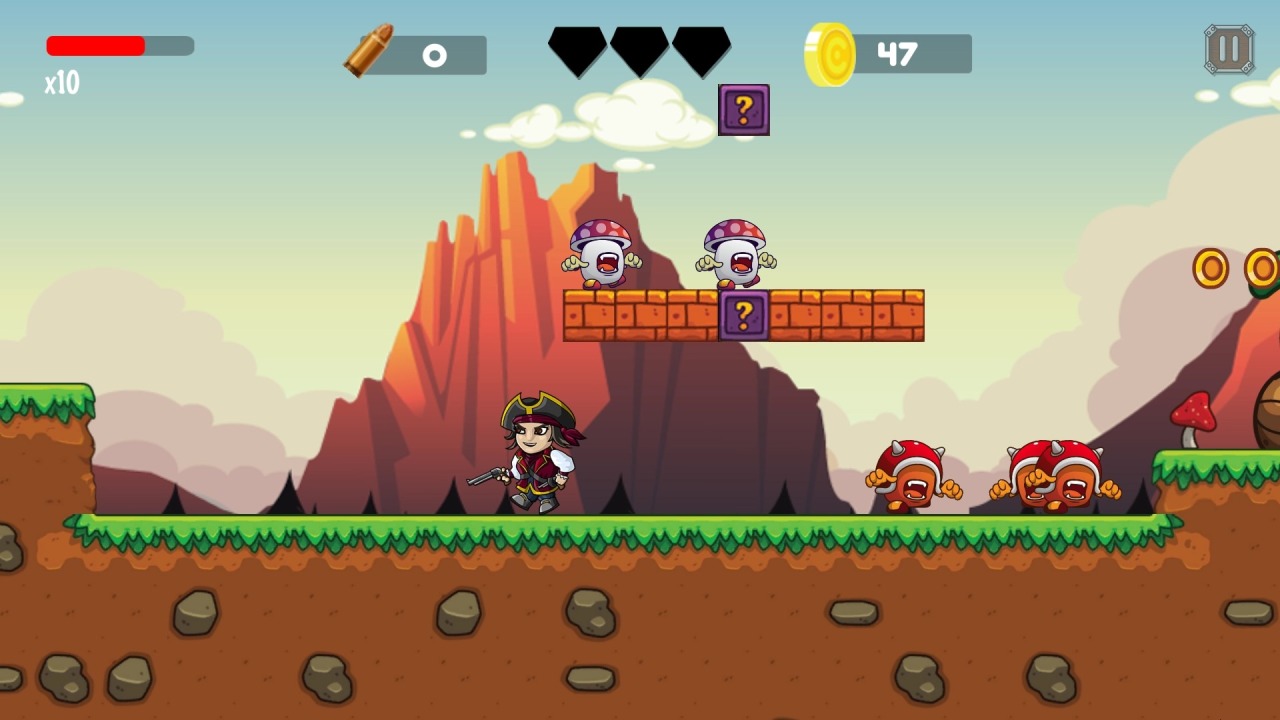
Task: Select the x10 lives indicator
Action: (60, 82)
